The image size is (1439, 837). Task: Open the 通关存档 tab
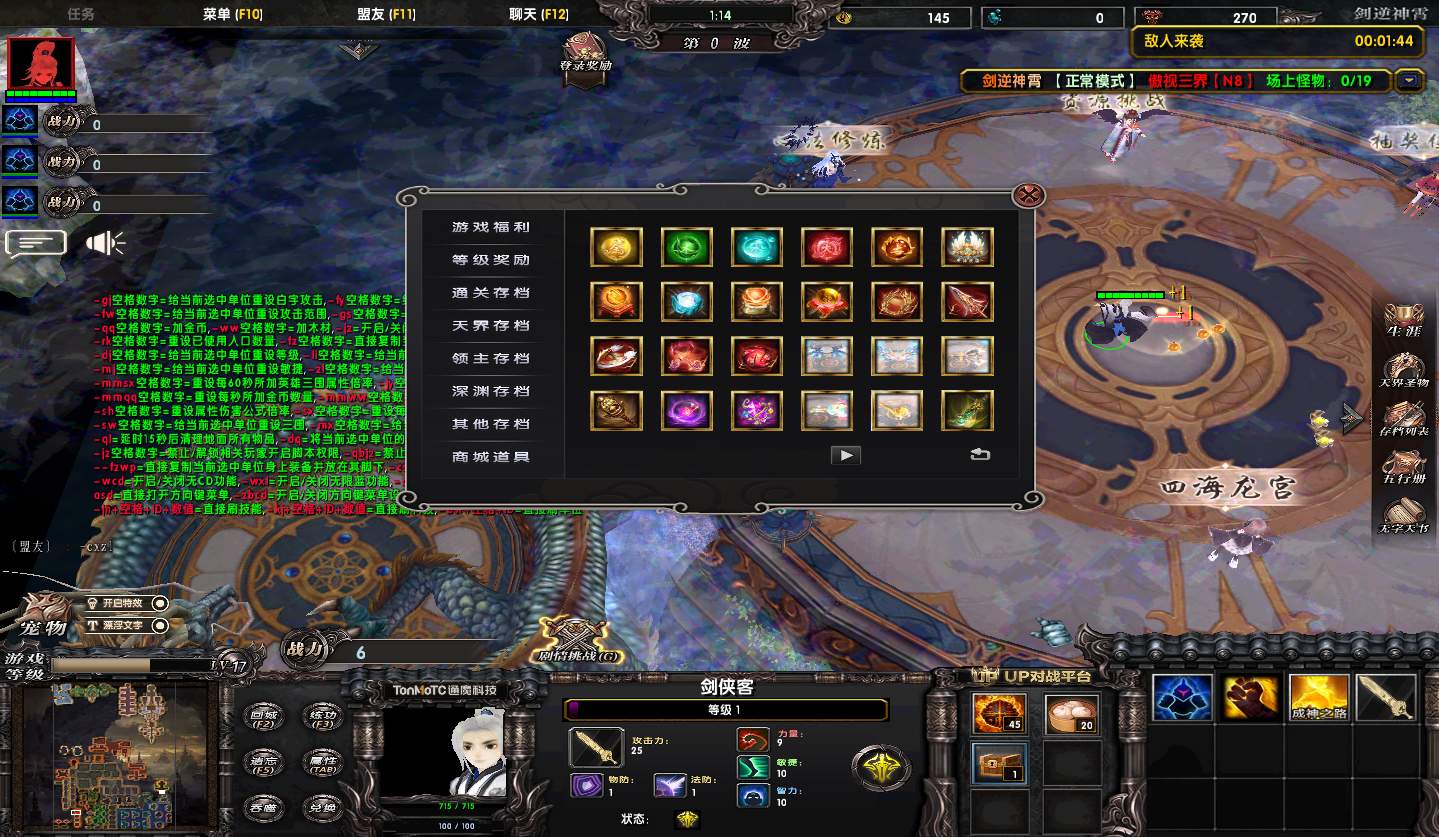point(490,293)
